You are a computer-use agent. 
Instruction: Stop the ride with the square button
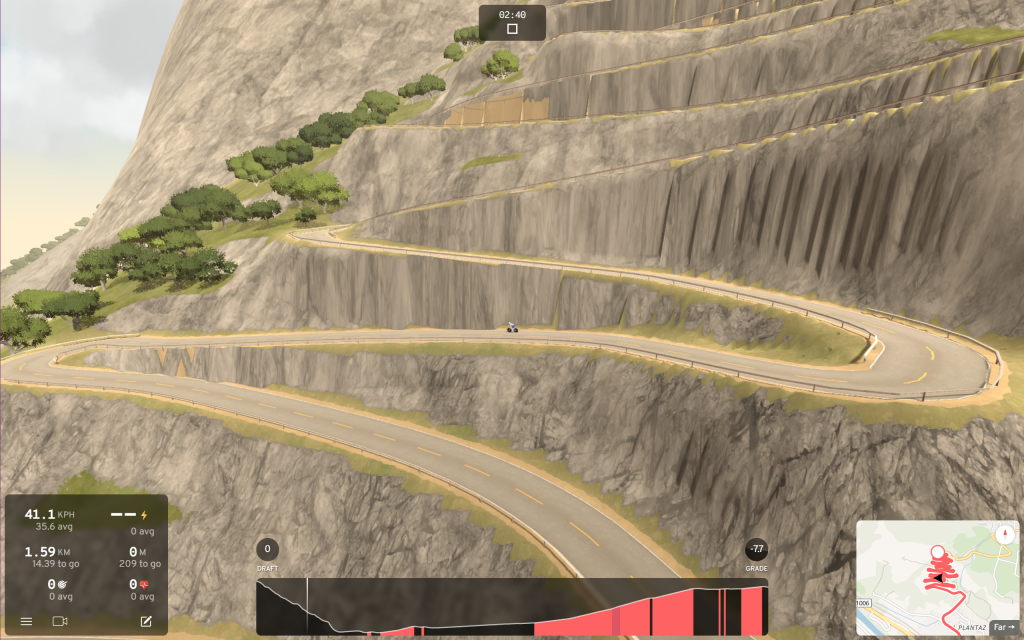tap(512, 29)
